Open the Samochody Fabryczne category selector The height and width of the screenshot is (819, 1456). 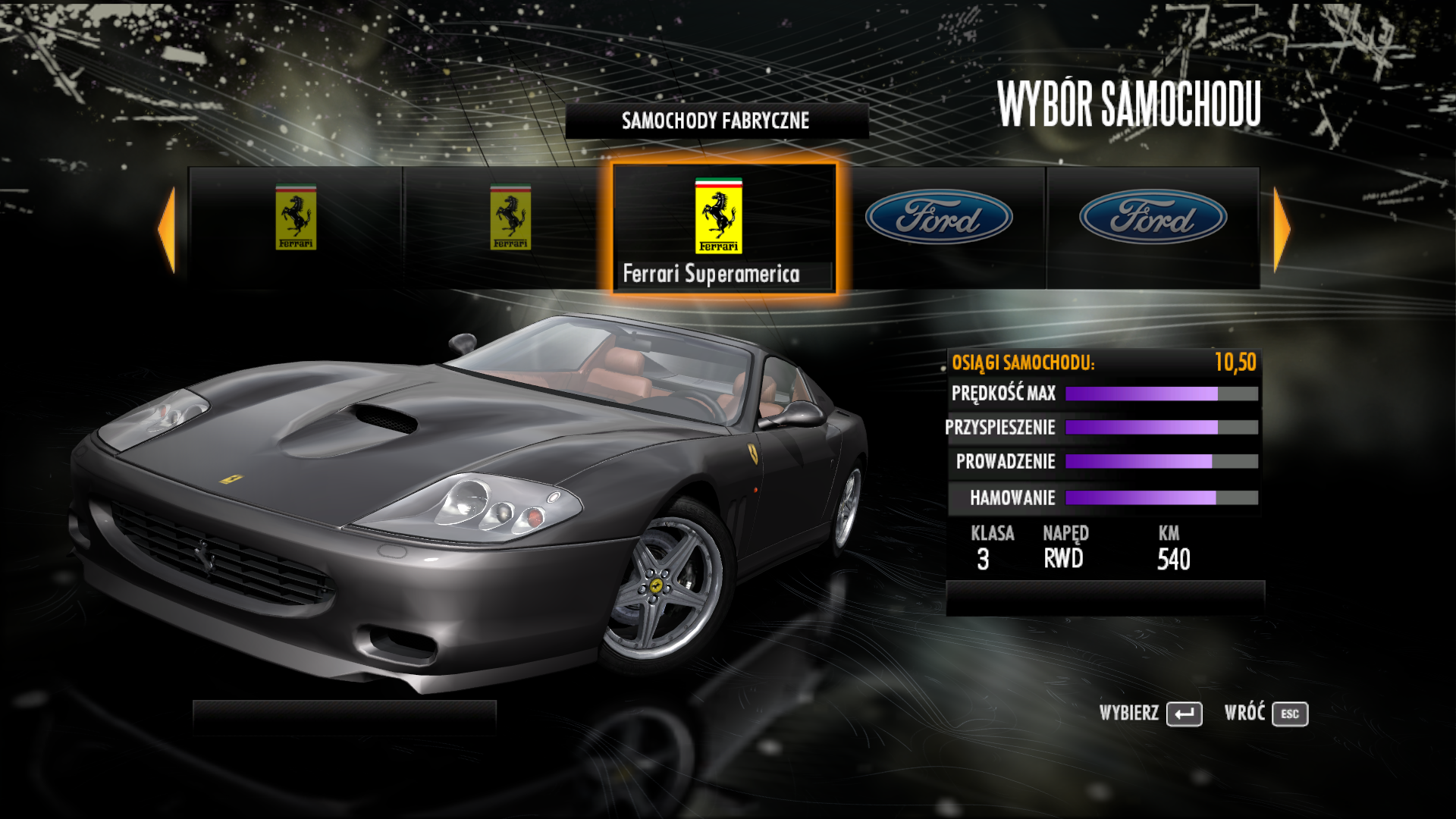(717, 121)
